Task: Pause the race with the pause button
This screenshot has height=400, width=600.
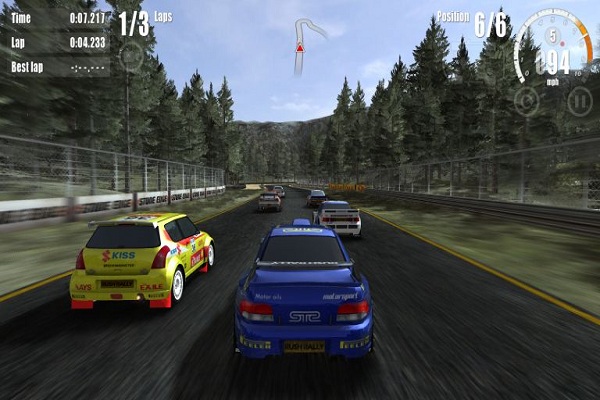Action: (x=578, y=100)
